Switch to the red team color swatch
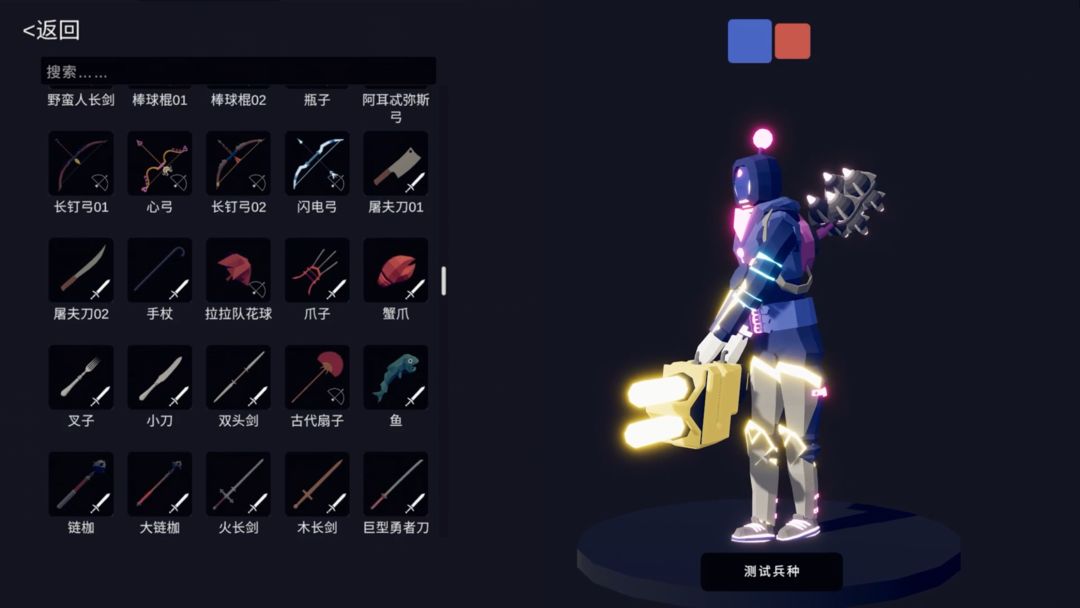The image size is (1080, 608). point(792,41)
